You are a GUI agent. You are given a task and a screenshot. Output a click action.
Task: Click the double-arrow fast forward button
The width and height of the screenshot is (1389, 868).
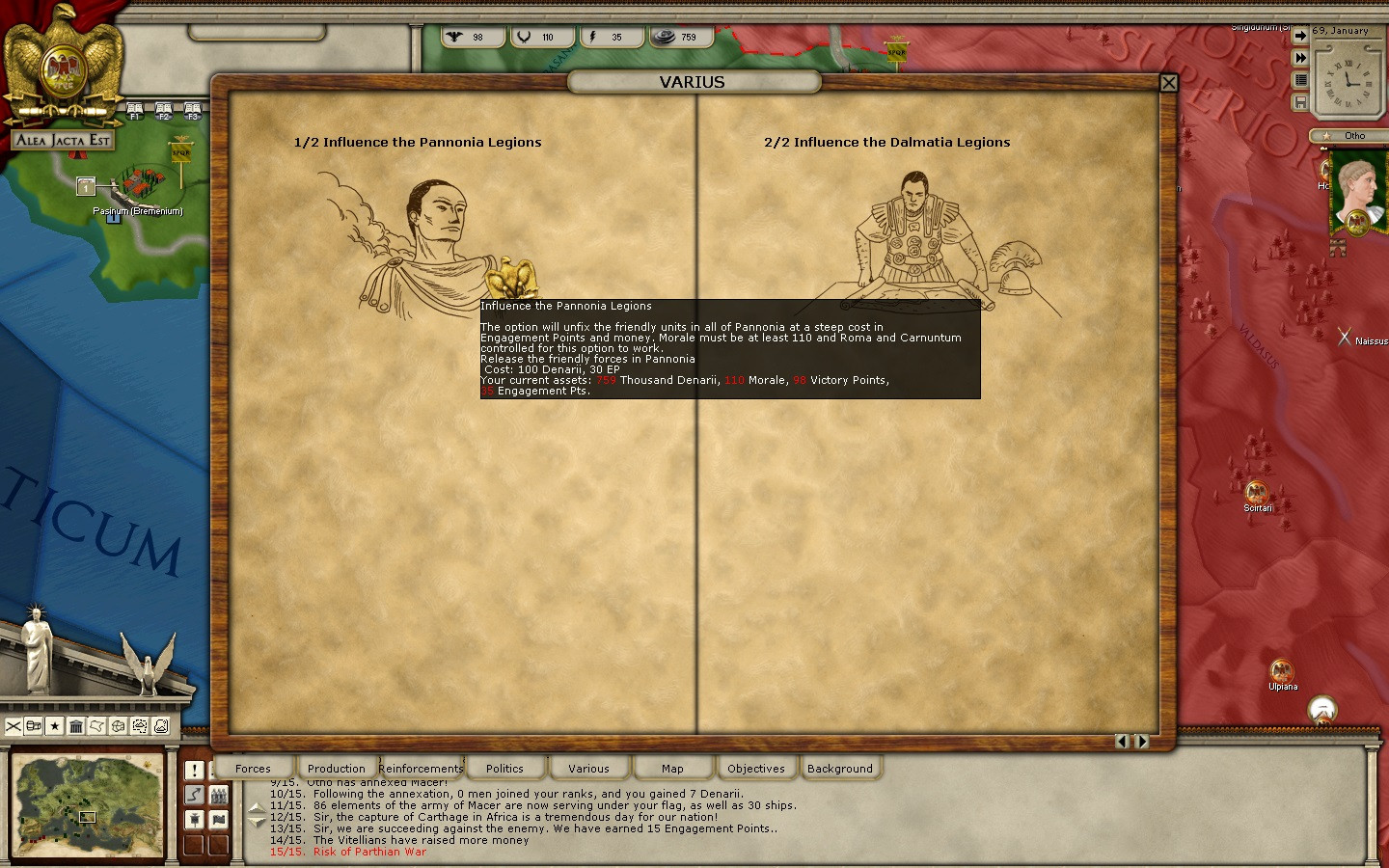tap(1300, 58)
